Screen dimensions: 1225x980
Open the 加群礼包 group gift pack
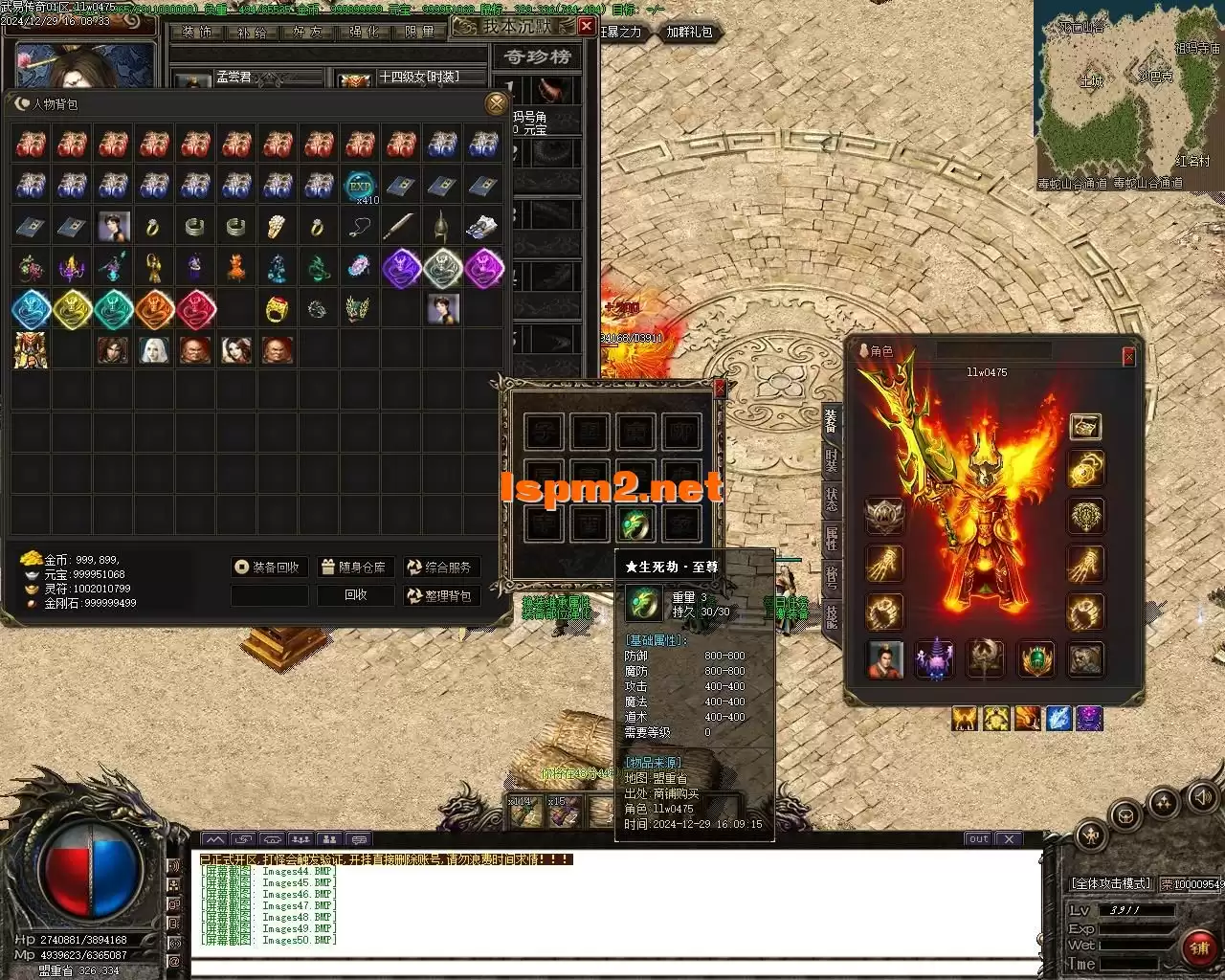[x=690, y=32]
